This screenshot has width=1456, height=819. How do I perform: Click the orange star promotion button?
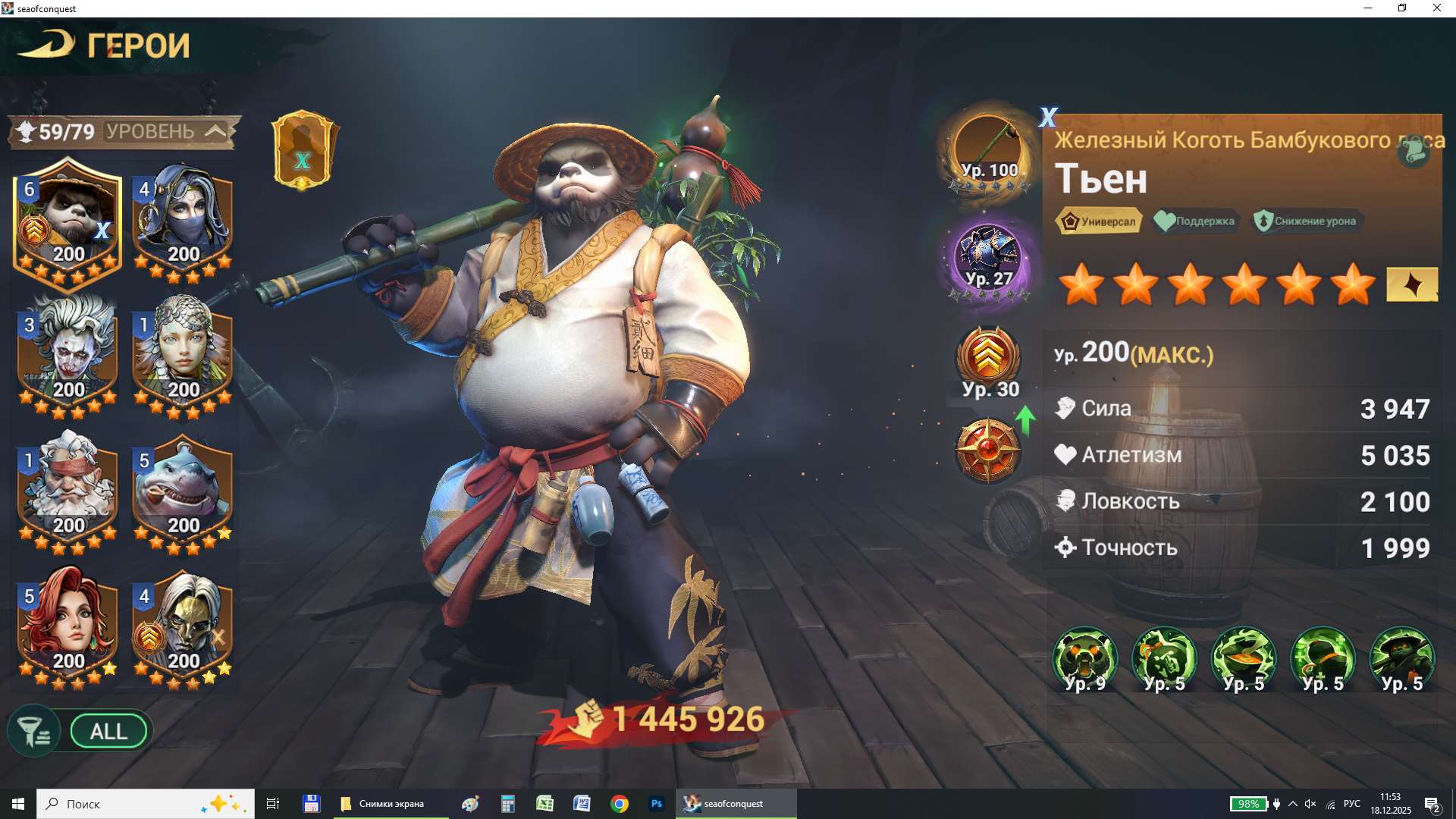point(1410,286)
